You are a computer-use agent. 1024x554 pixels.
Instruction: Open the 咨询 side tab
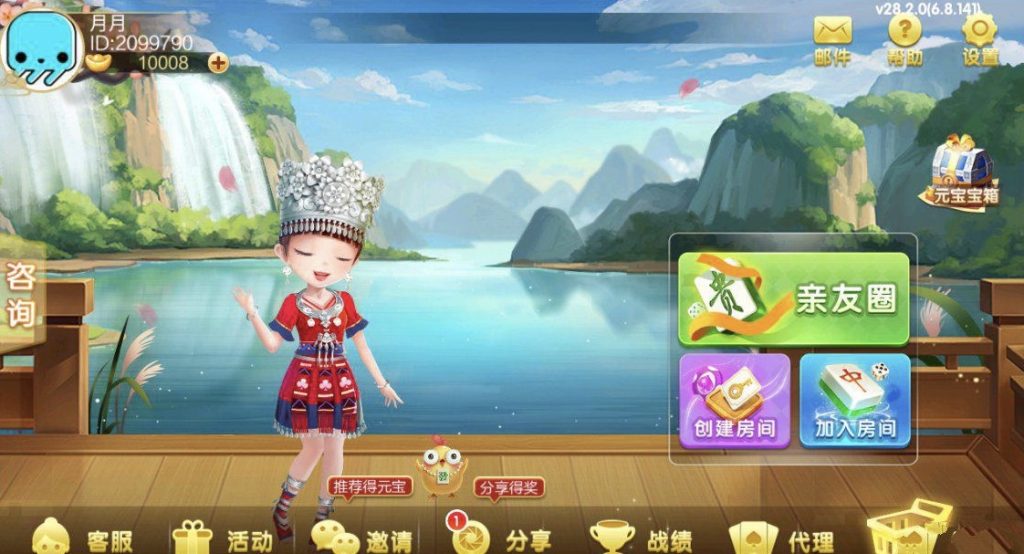point(21,296)
